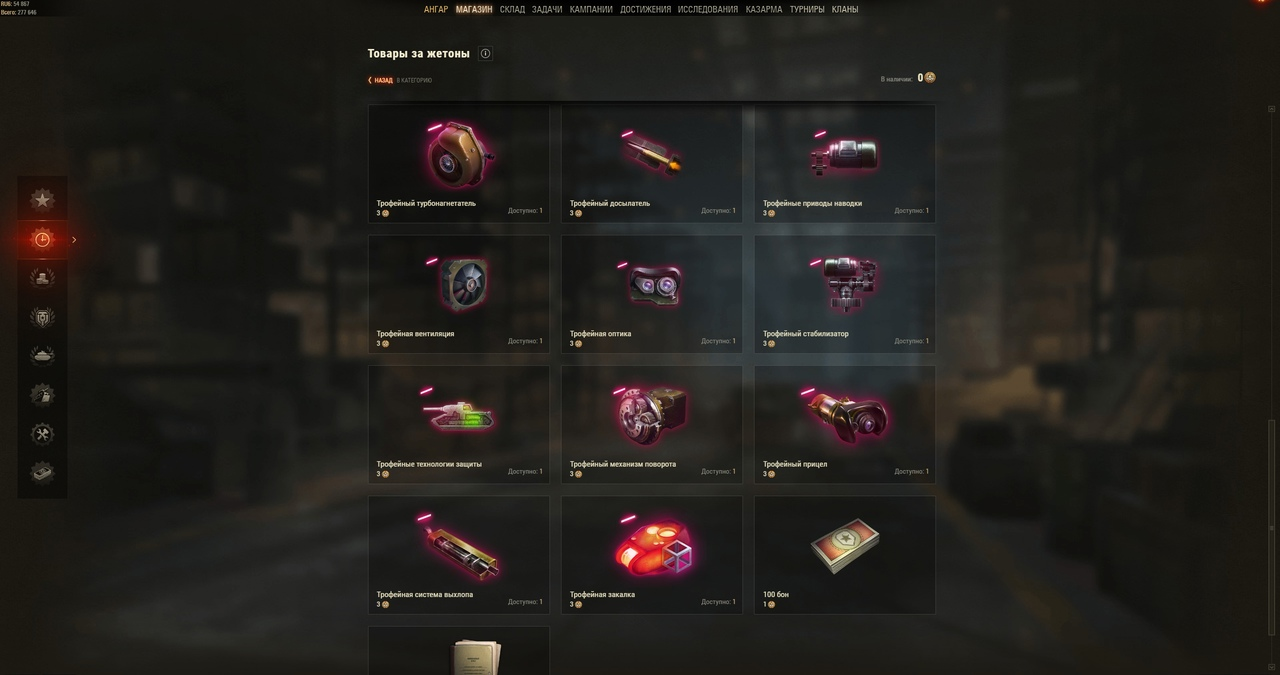Pick the Трофейный стабилизатор item
This screenshot has width=1280, height=675.
(x=845, y=293)
